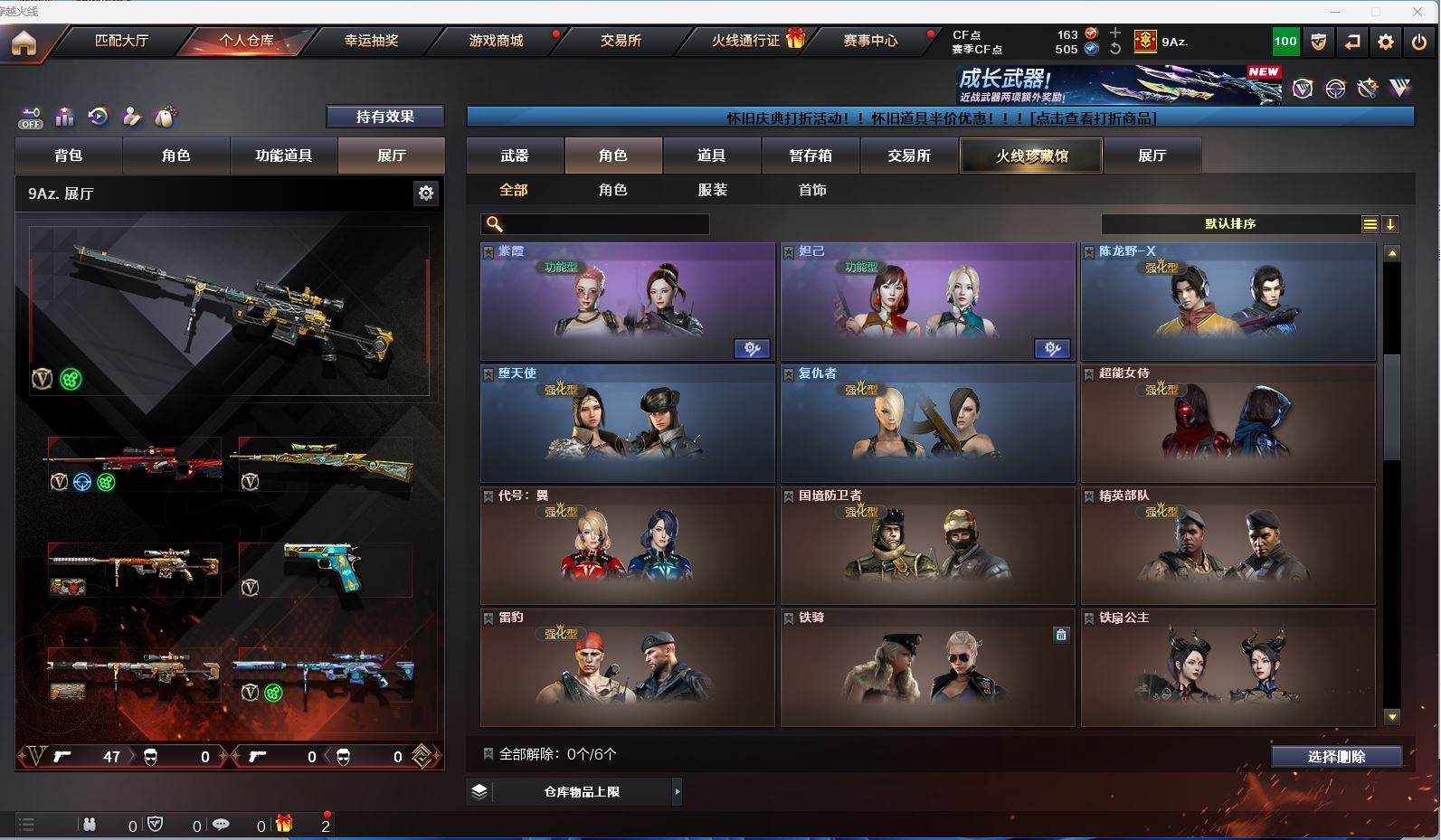Go to the home lobby icon

[24, 42]
